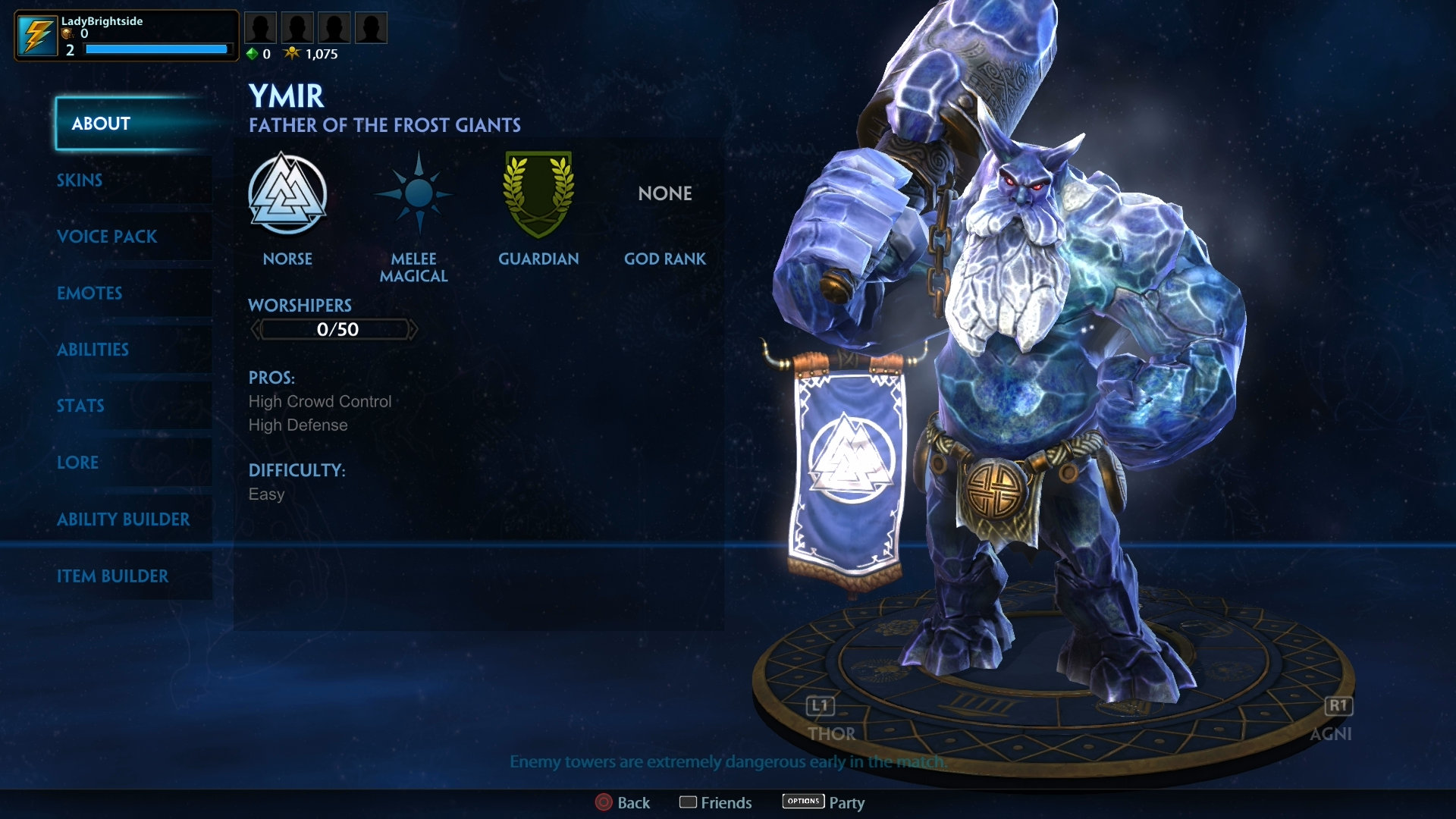Open the Ability Builder section

point(124,519)
